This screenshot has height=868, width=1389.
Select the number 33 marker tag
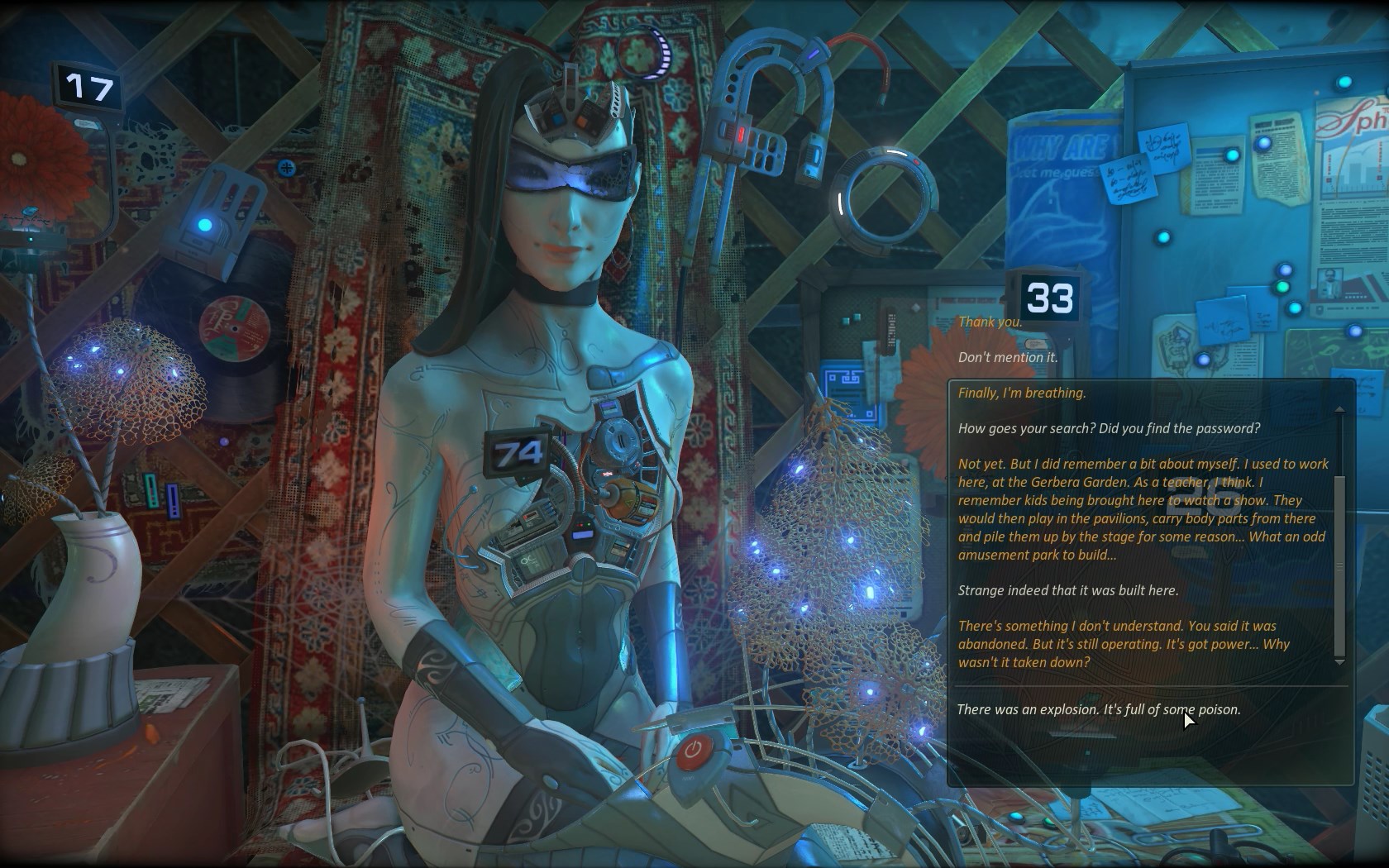point(1049,298)
